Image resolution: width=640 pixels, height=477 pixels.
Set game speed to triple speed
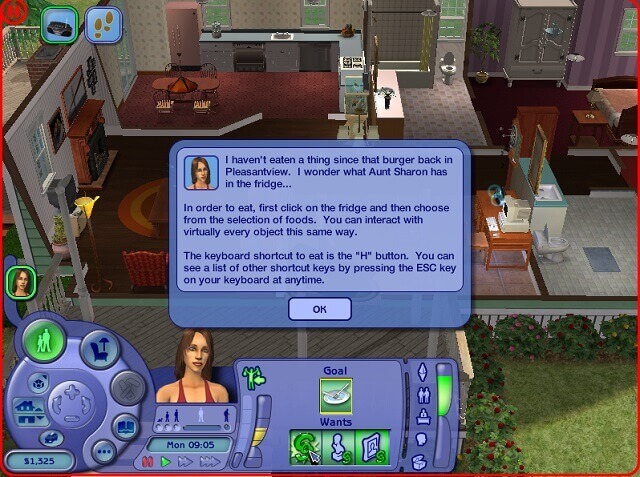210,462
